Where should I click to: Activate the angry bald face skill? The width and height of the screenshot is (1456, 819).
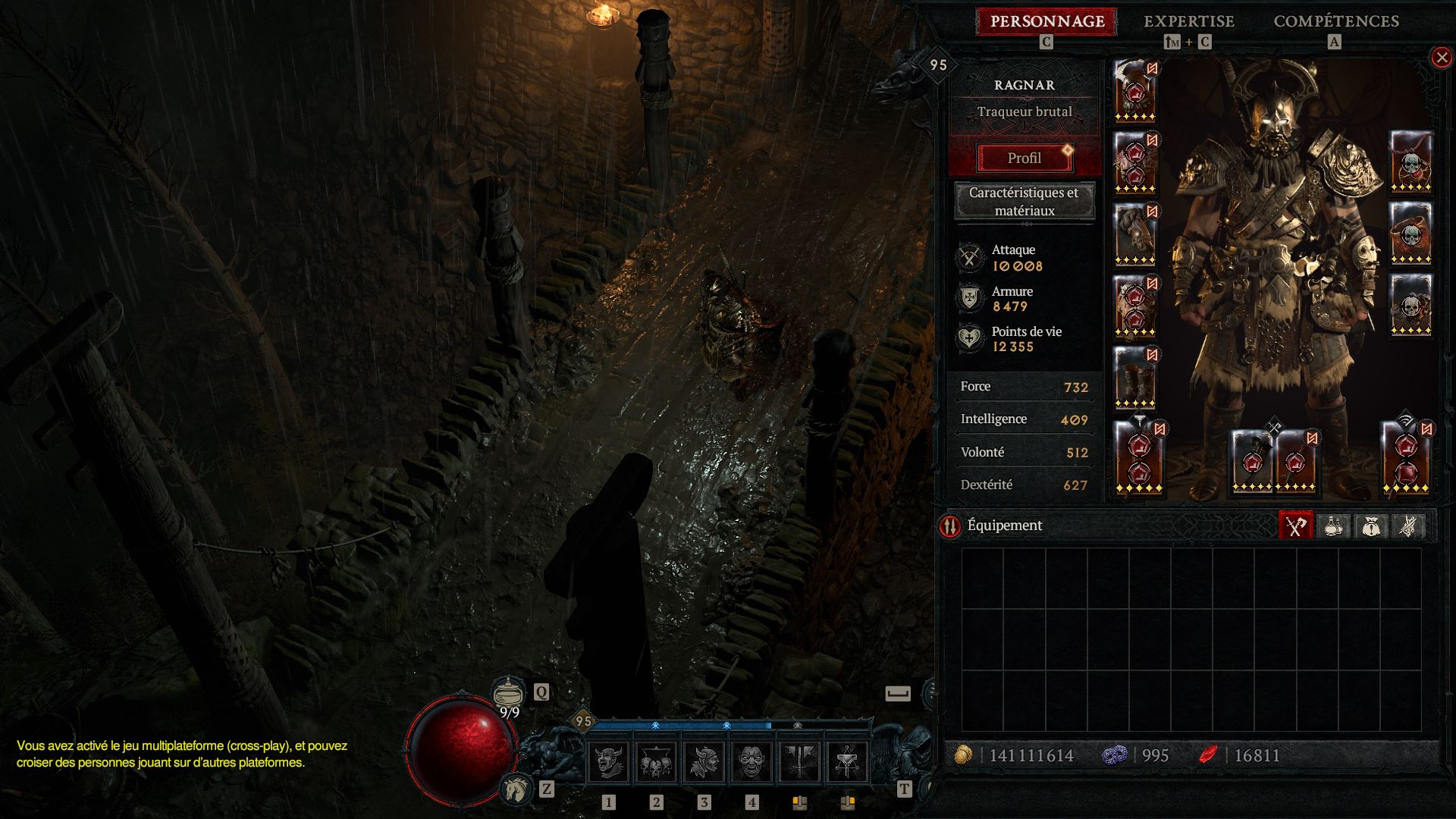coord(752,762)
